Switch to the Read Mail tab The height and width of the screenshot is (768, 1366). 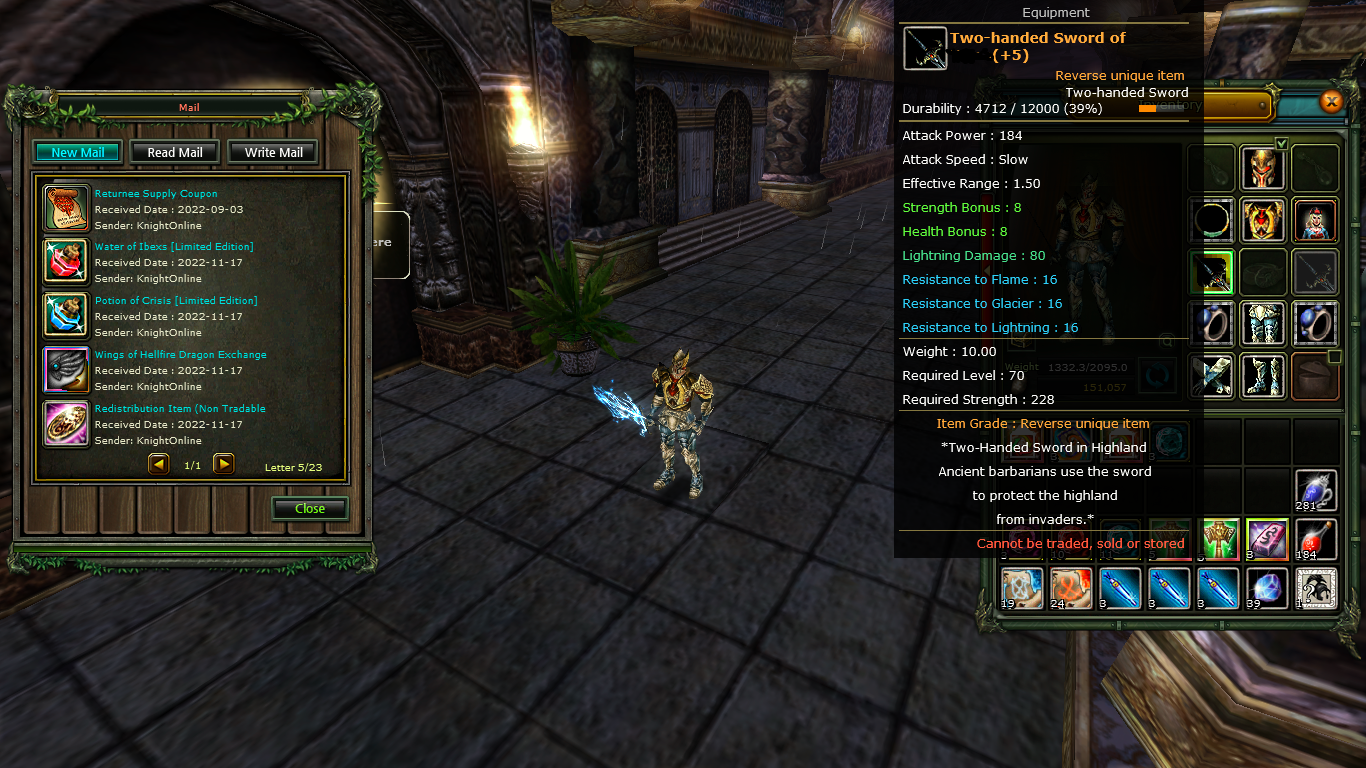[x=174, y=152]
